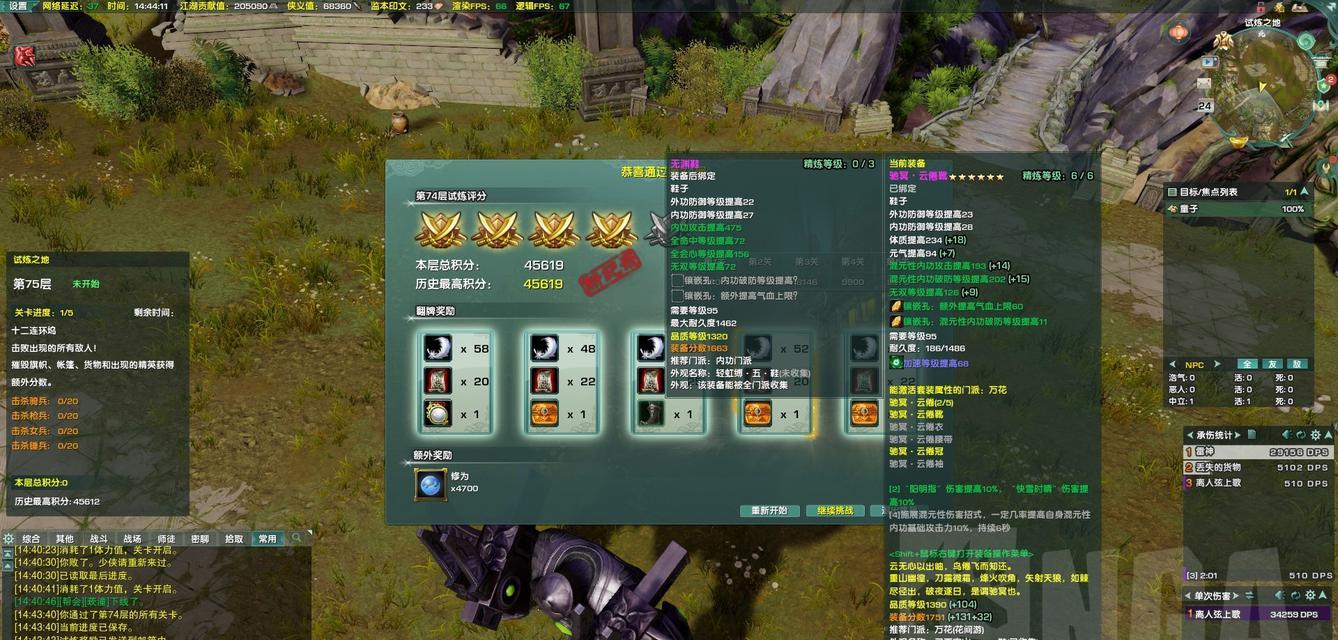Select the 战斗 chat tab

(x=99, y=539)
